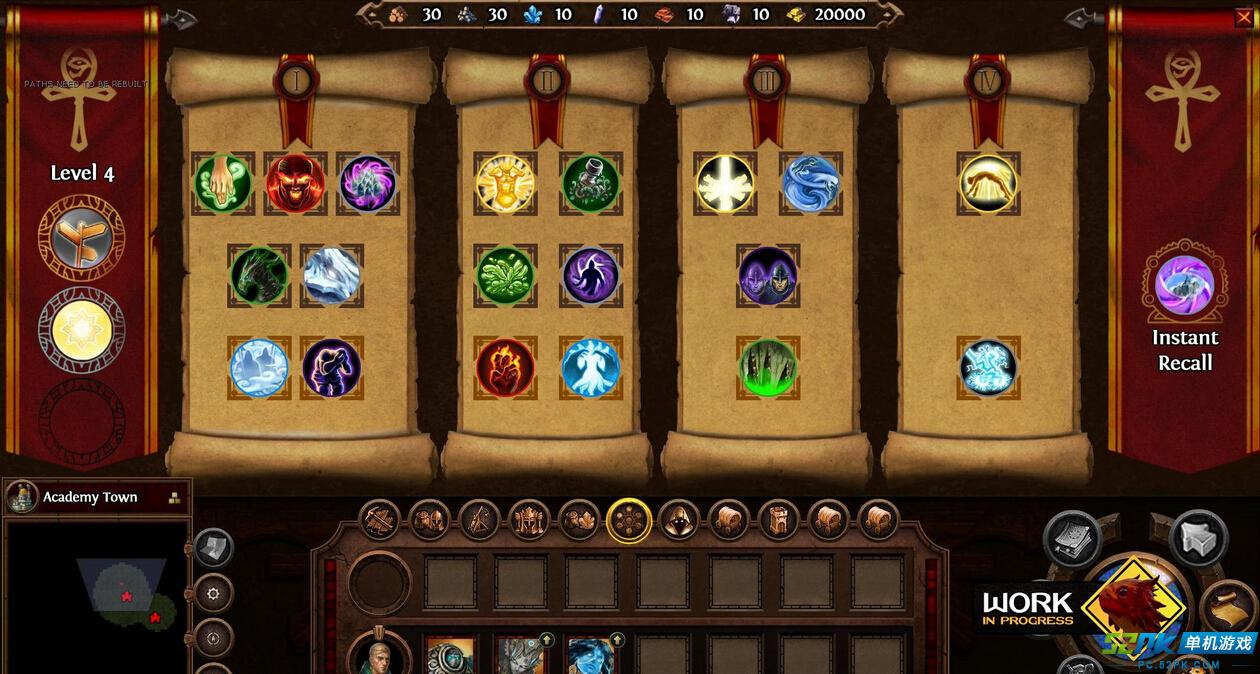This screenshot has width=1260, height=674.
Task: Pick the white starburst light spell
Action: click(725, 184)
